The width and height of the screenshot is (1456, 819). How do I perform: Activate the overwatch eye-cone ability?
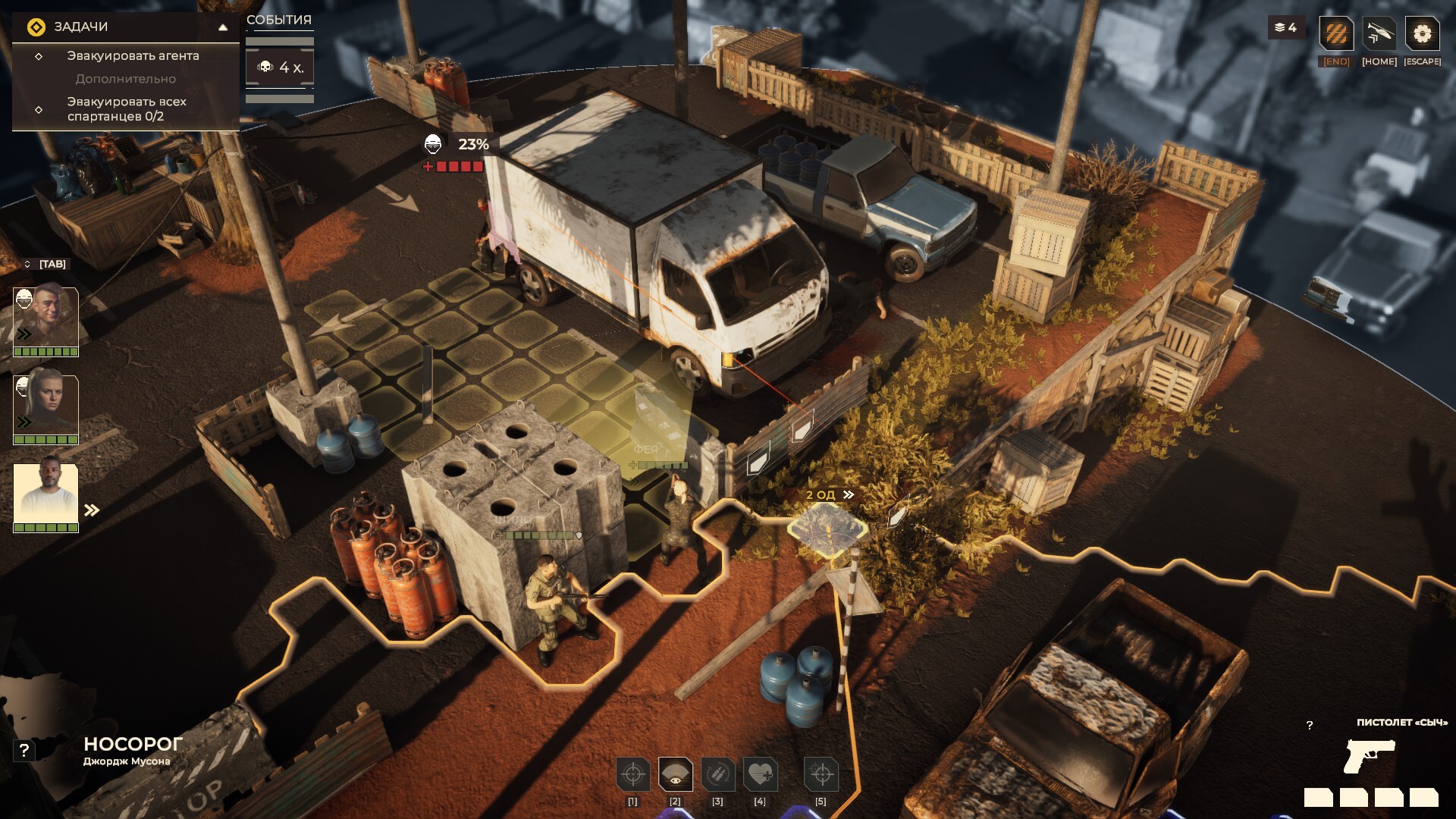[675, 774]
